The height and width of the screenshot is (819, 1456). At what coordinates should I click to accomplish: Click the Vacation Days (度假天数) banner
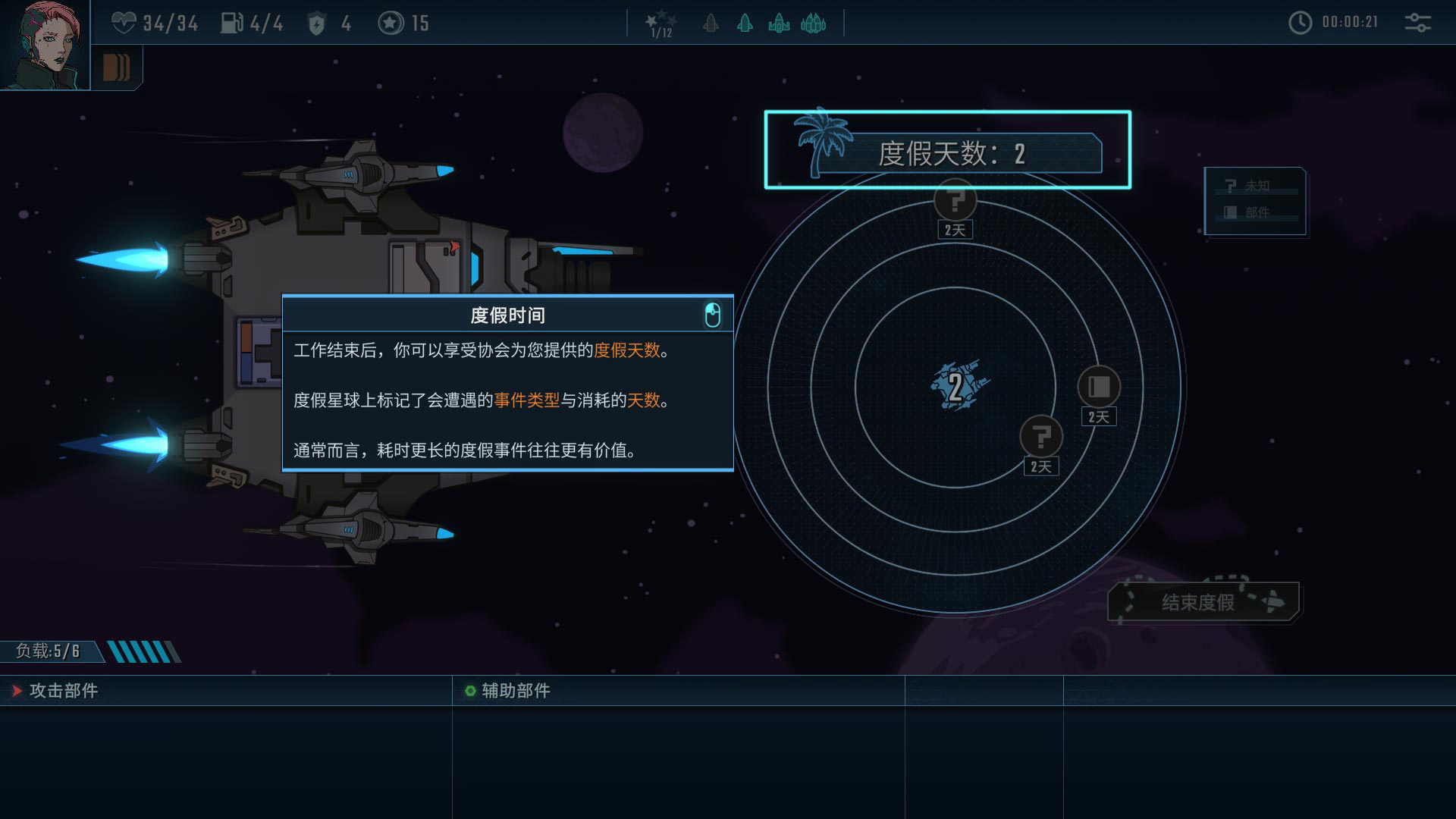pyautogui.click(x=948, y=151)
